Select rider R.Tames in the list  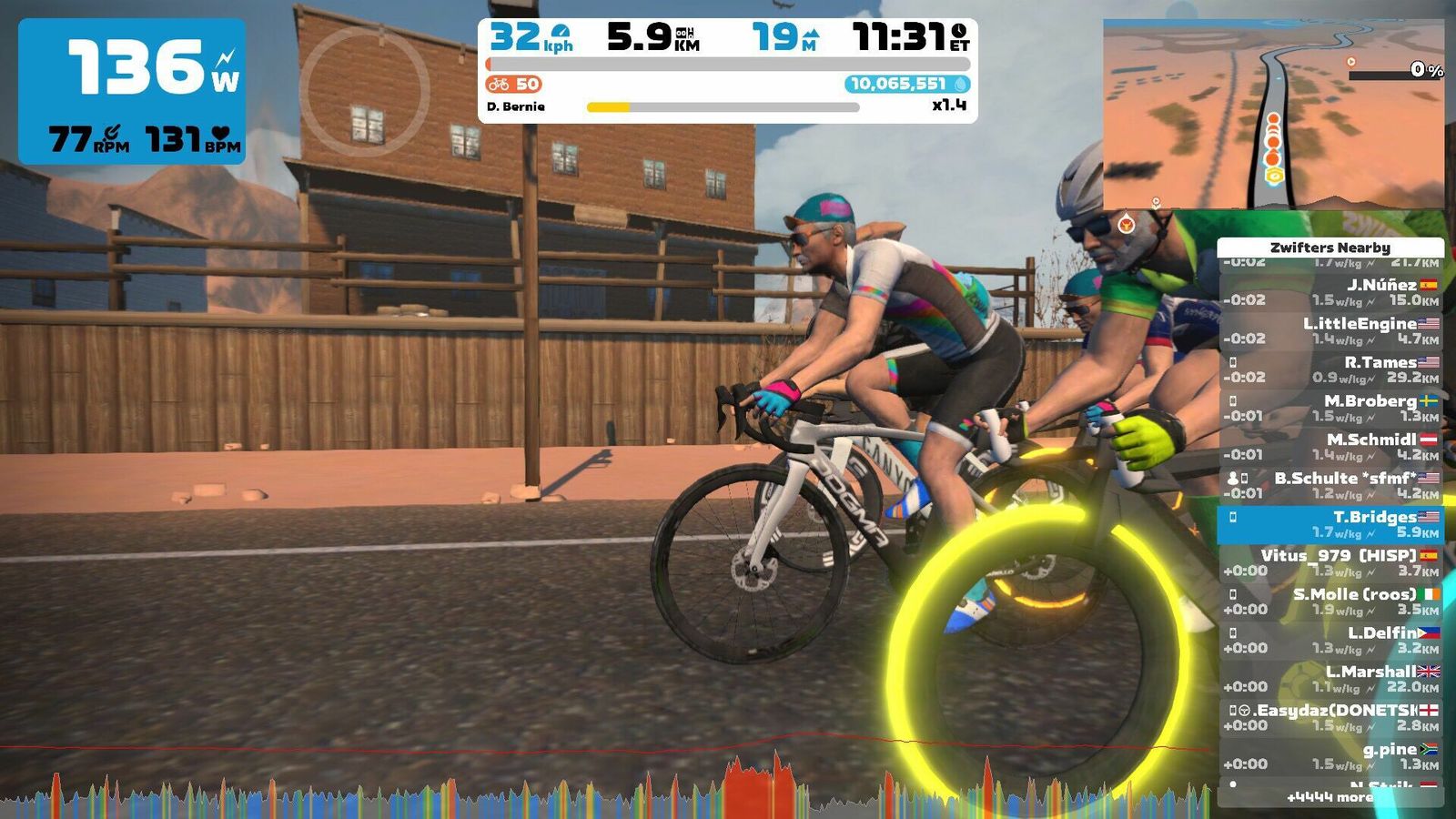coord(1330,369)
